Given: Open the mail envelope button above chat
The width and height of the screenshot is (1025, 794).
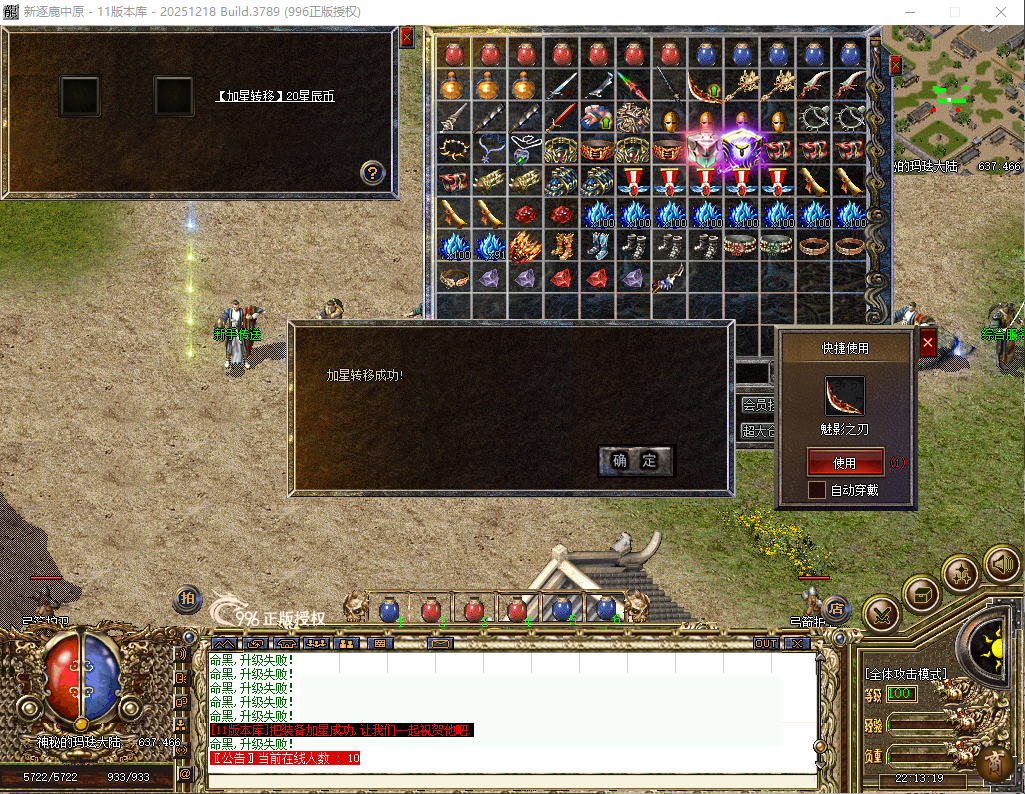Looking at the screenshot, I should tap(440, 643).
